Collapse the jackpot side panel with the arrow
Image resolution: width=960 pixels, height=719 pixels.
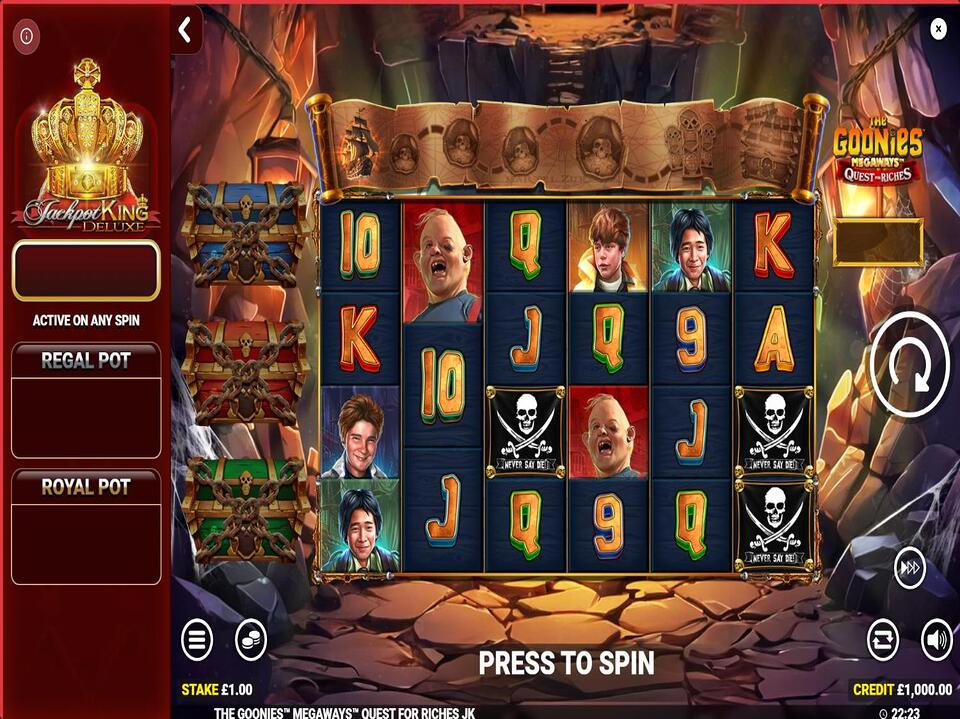(x=185, y=31)
